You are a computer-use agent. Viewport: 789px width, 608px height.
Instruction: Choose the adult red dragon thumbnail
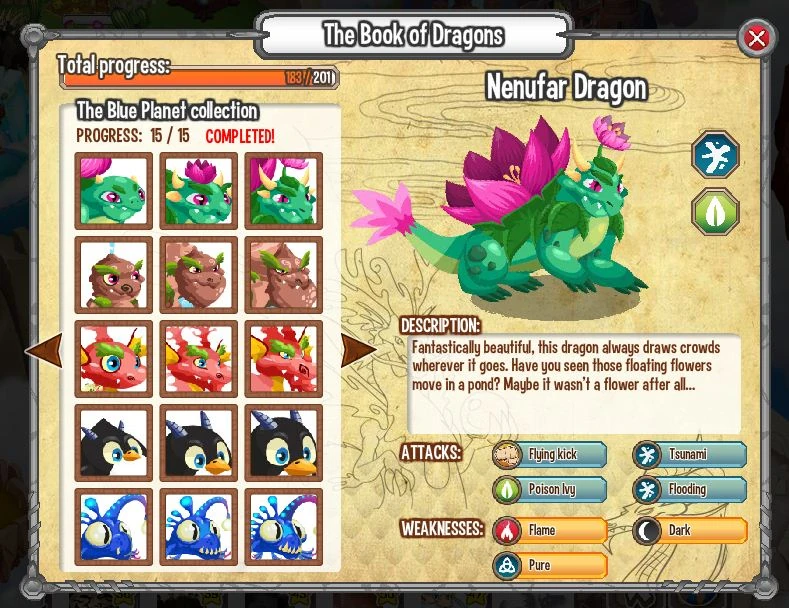click(284, 359)
